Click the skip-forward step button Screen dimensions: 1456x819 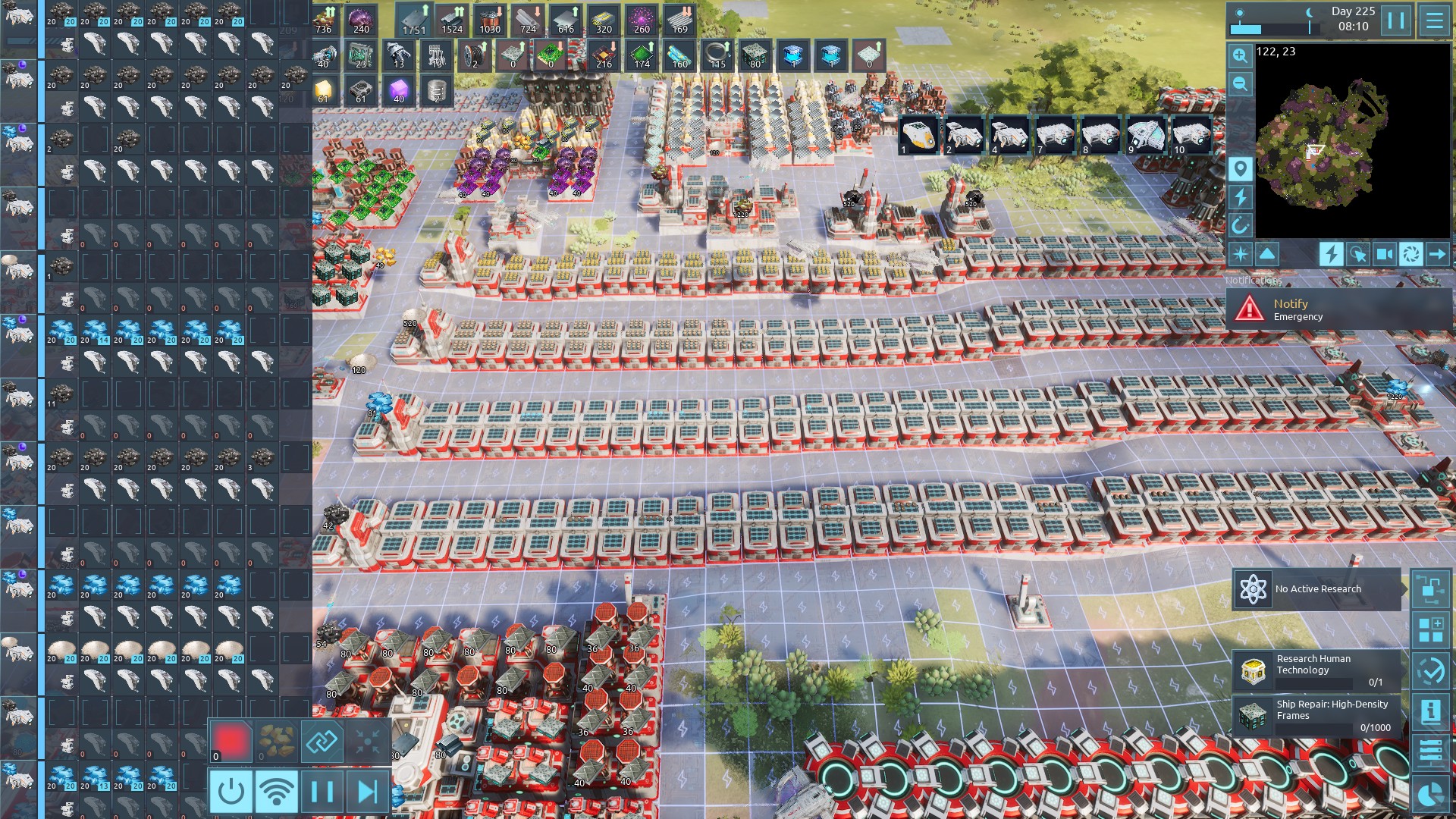coord(368,792)
